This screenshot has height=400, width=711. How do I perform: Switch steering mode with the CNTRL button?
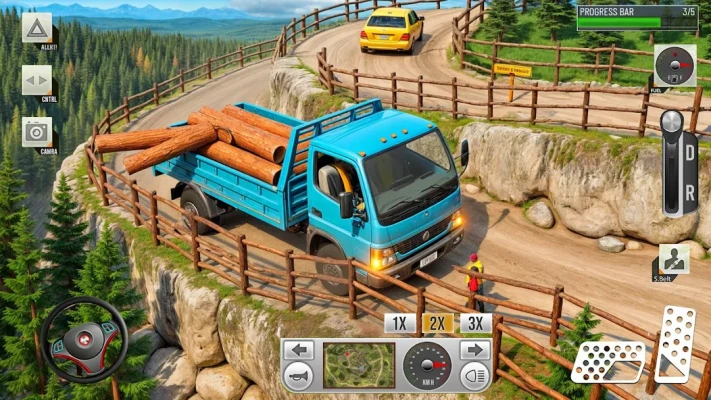click(37, 79)
